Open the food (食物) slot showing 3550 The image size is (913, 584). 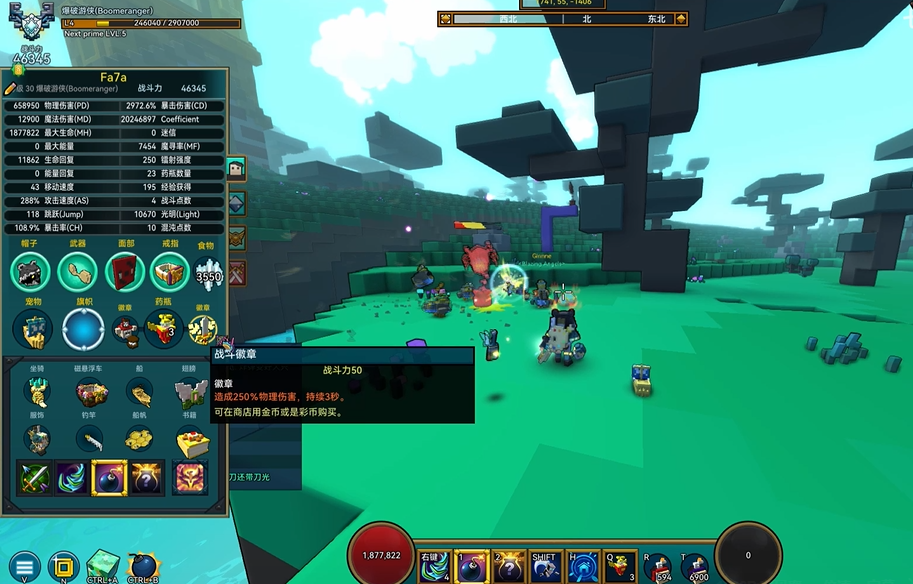[x=208, y=273]
